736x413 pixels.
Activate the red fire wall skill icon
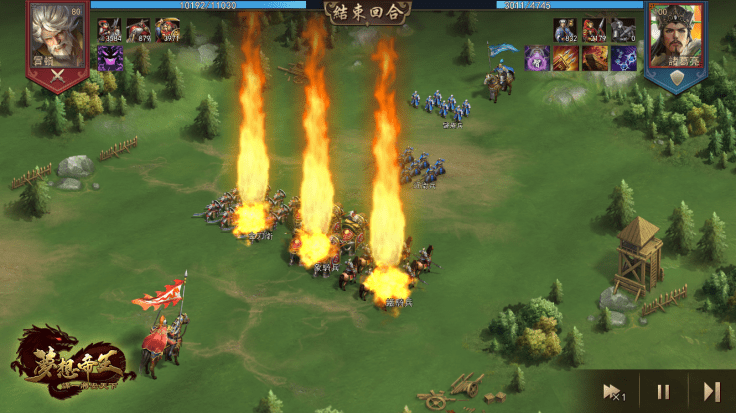coord(595,58)
